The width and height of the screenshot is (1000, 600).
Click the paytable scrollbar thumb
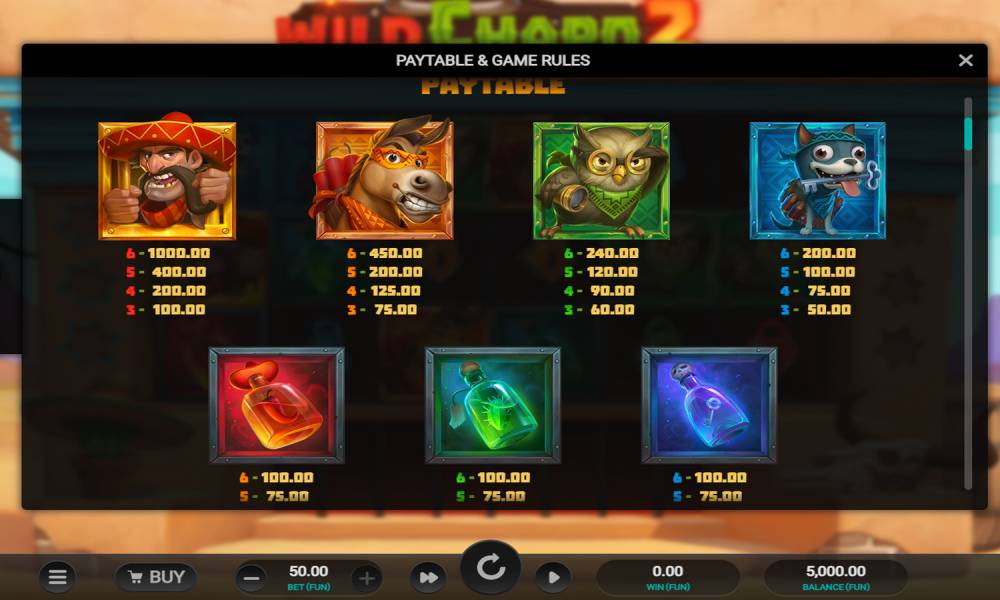click(968, 134)
